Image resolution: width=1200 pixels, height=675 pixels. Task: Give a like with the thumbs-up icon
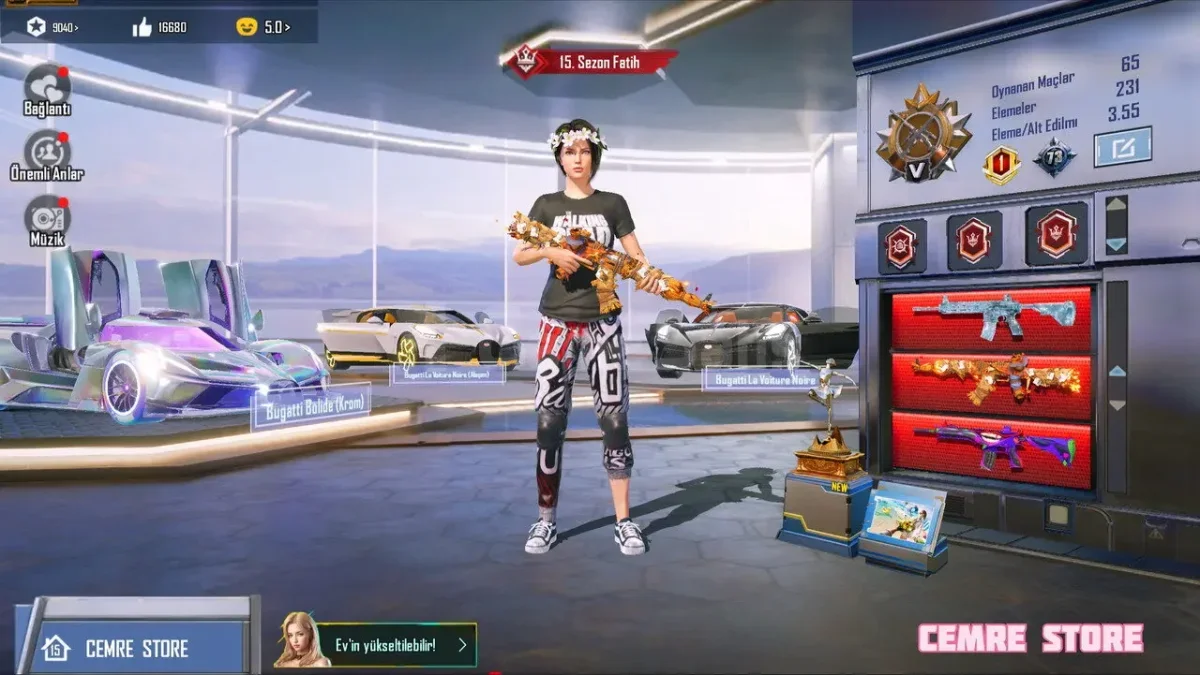142,27
